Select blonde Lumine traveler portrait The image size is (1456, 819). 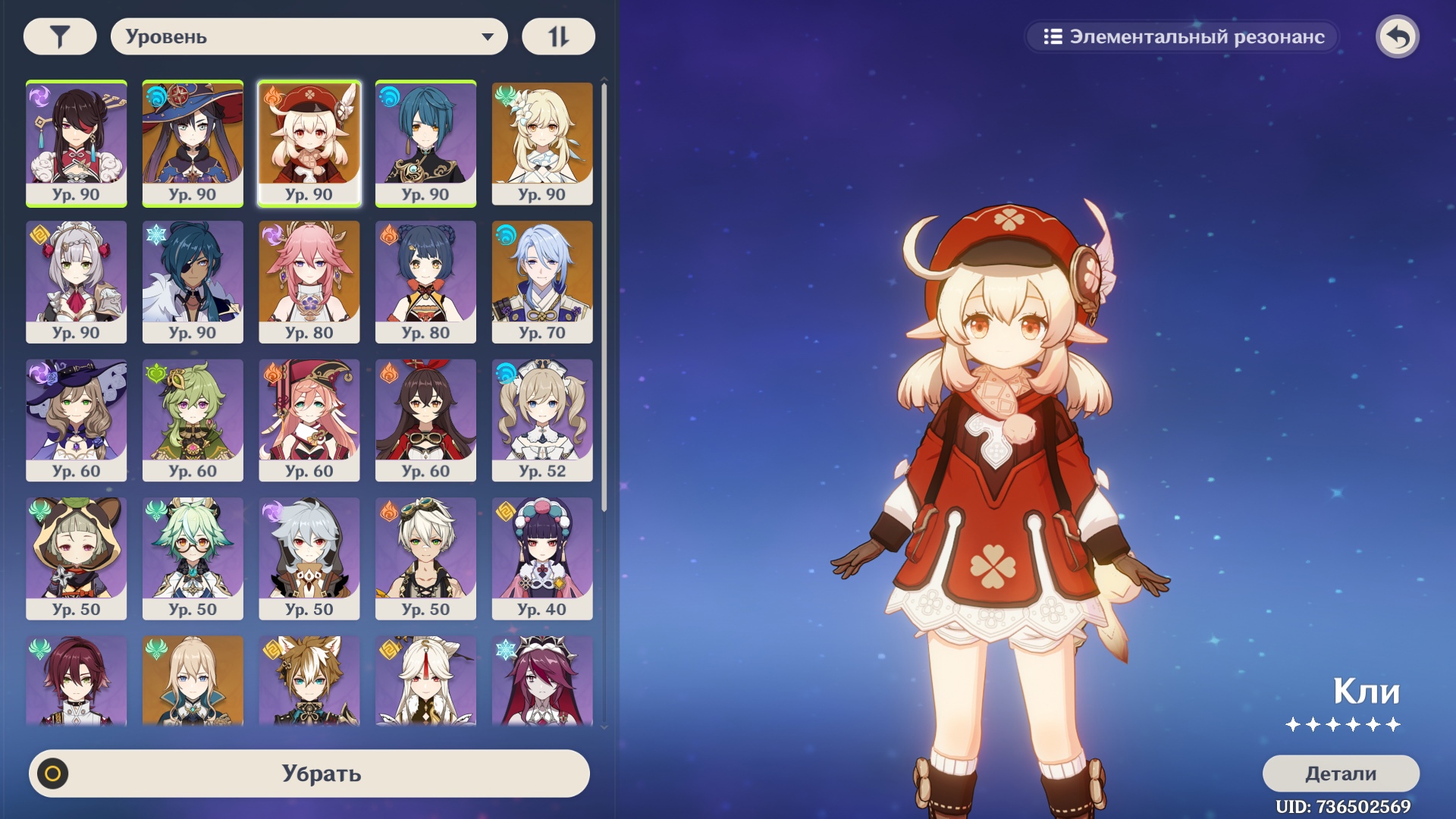(x=542, y=143)
